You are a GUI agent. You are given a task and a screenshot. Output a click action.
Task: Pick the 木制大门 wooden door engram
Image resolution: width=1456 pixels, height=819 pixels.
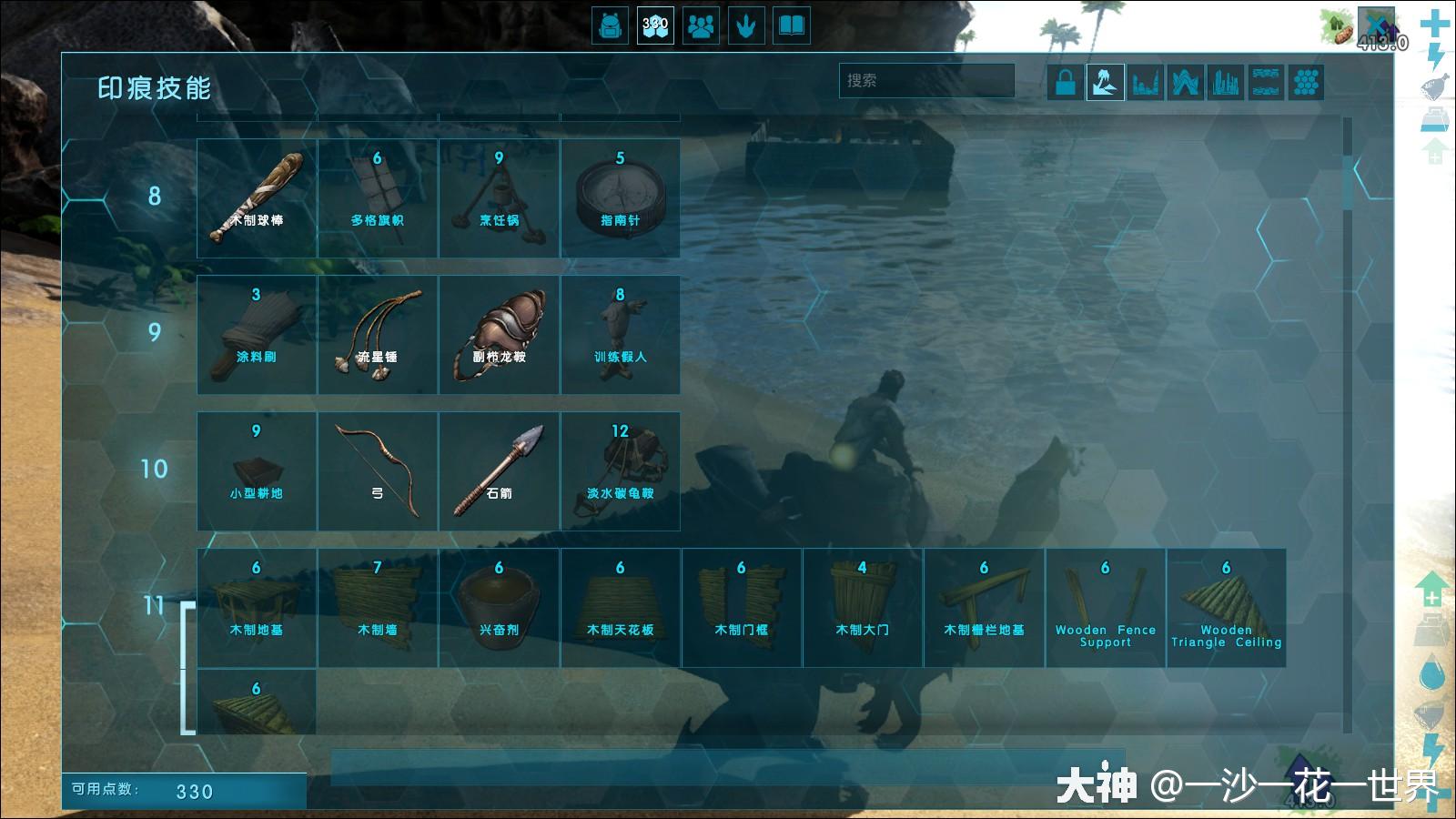(x=863, y=608)
